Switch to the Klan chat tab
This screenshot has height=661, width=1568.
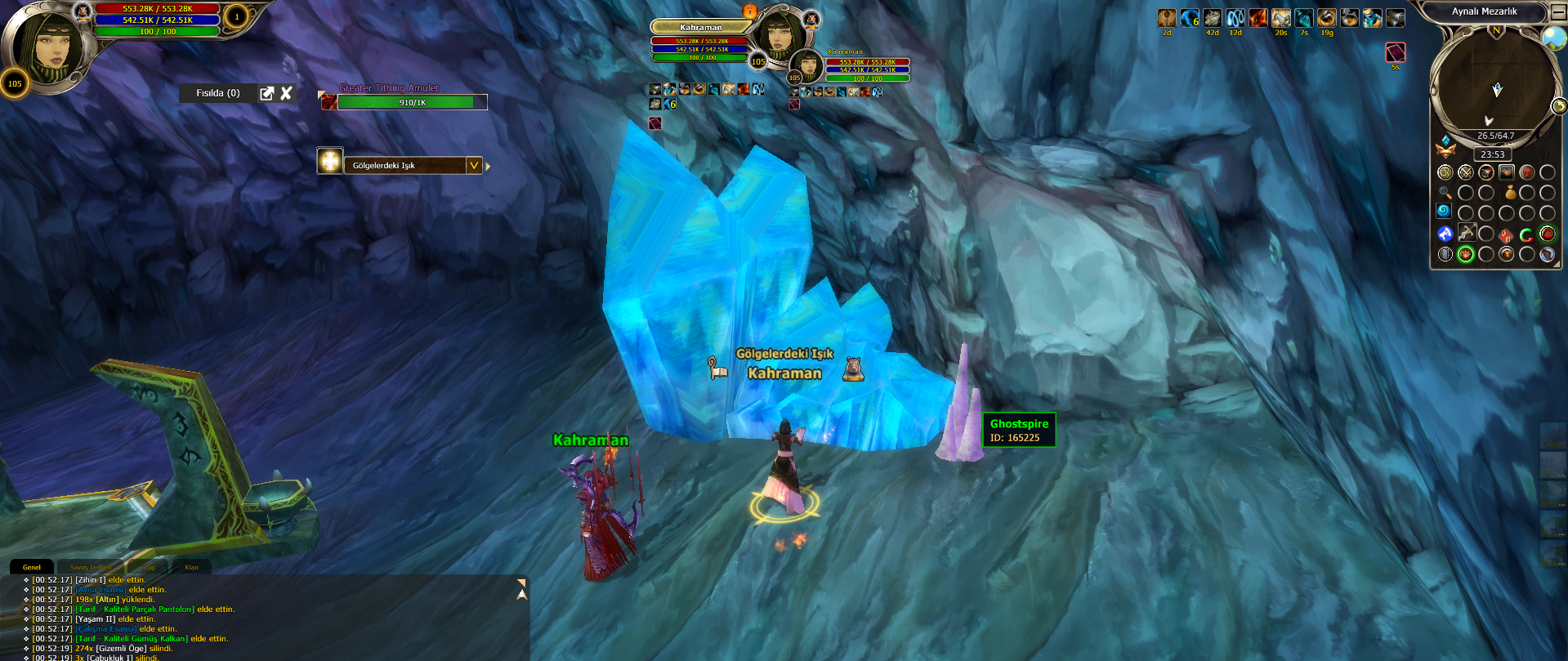[191, 567]
